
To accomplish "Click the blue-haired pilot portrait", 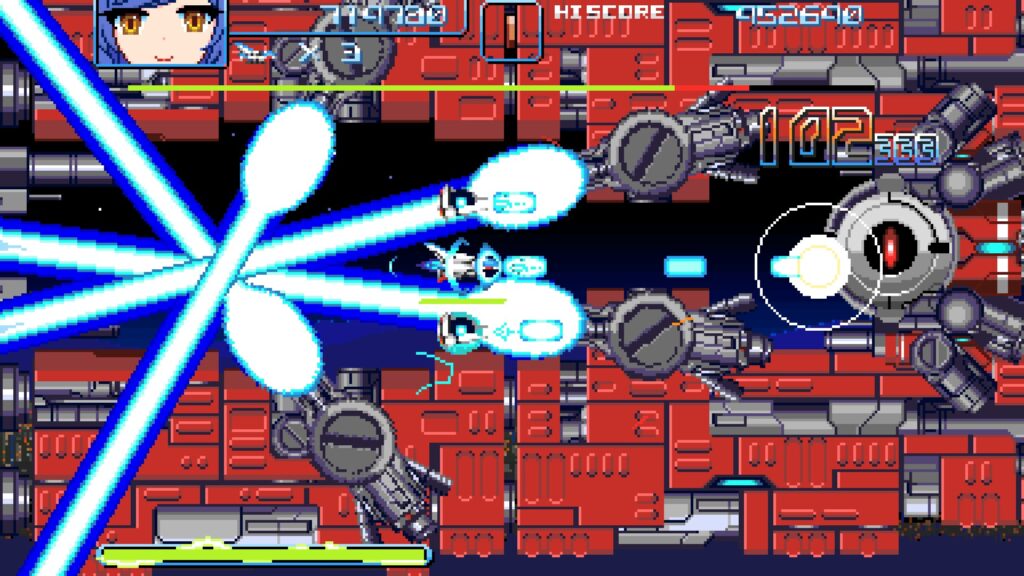I will [161, 30].
